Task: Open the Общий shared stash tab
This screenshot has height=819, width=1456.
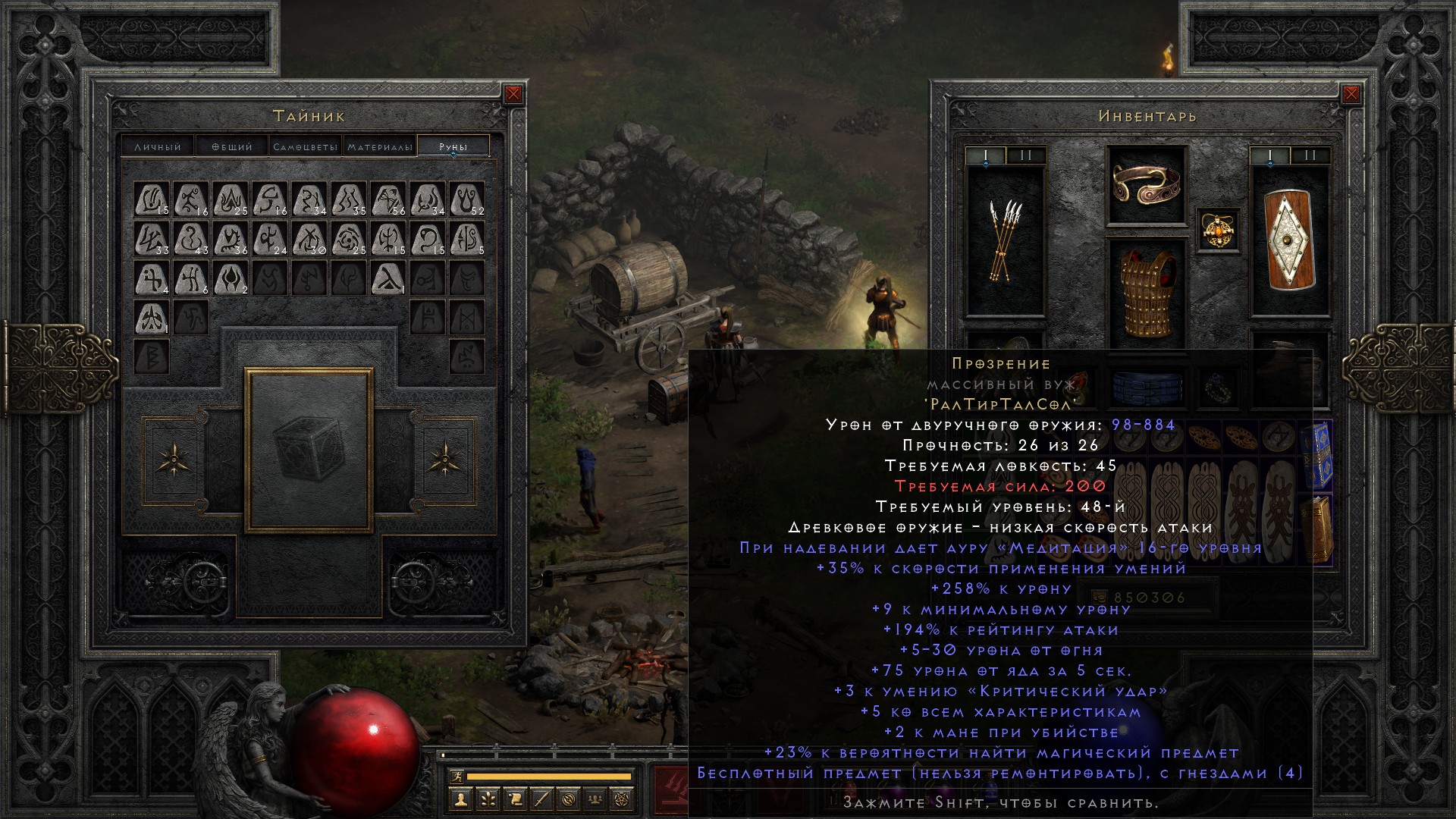Action: [231, 146]
